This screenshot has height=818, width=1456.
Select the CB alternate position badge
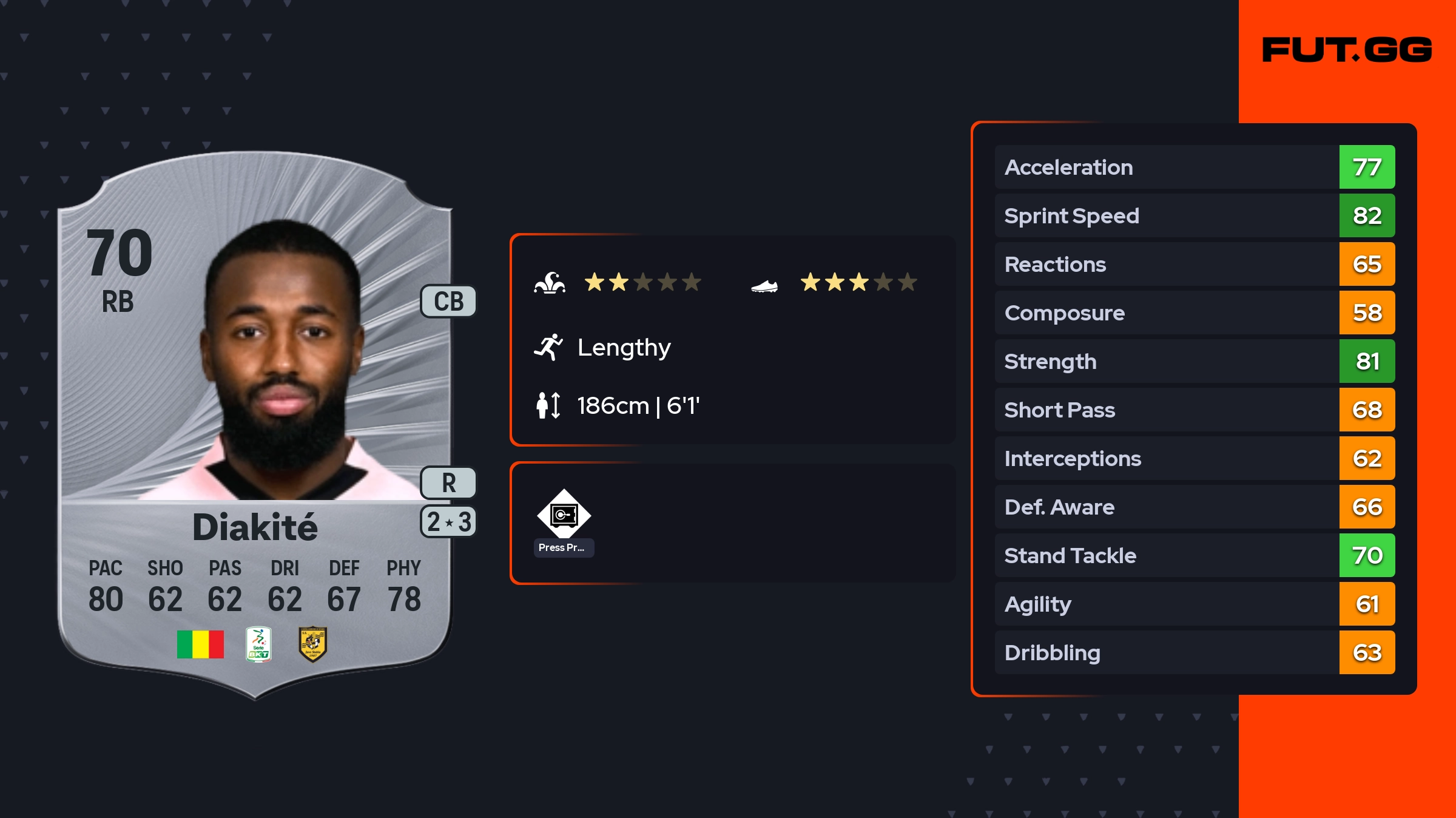pyautogui.click(x=448, y=301)
